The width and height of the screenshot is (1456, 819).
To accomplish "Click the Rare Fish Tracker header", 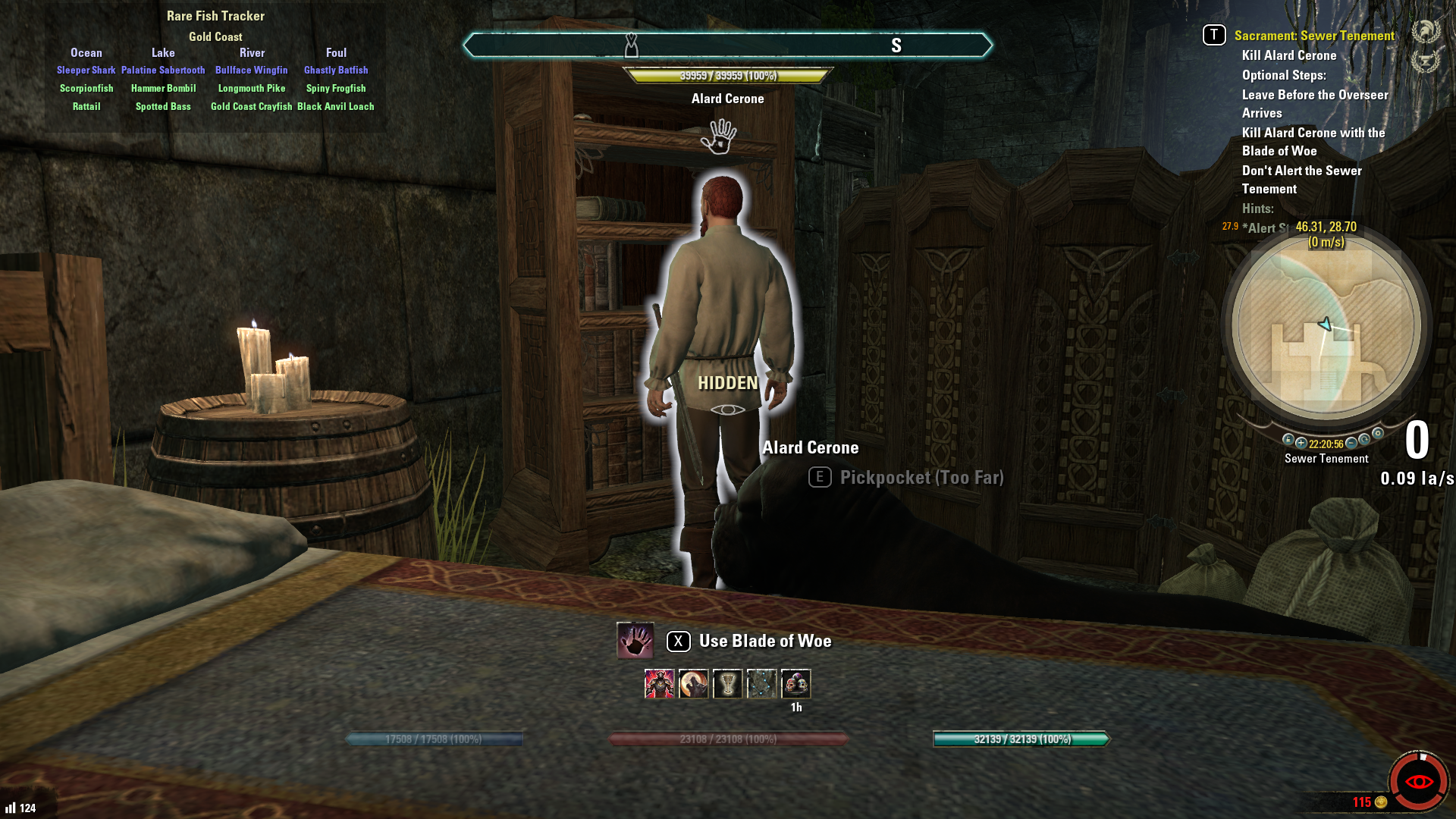I will [x=215, y=16].
